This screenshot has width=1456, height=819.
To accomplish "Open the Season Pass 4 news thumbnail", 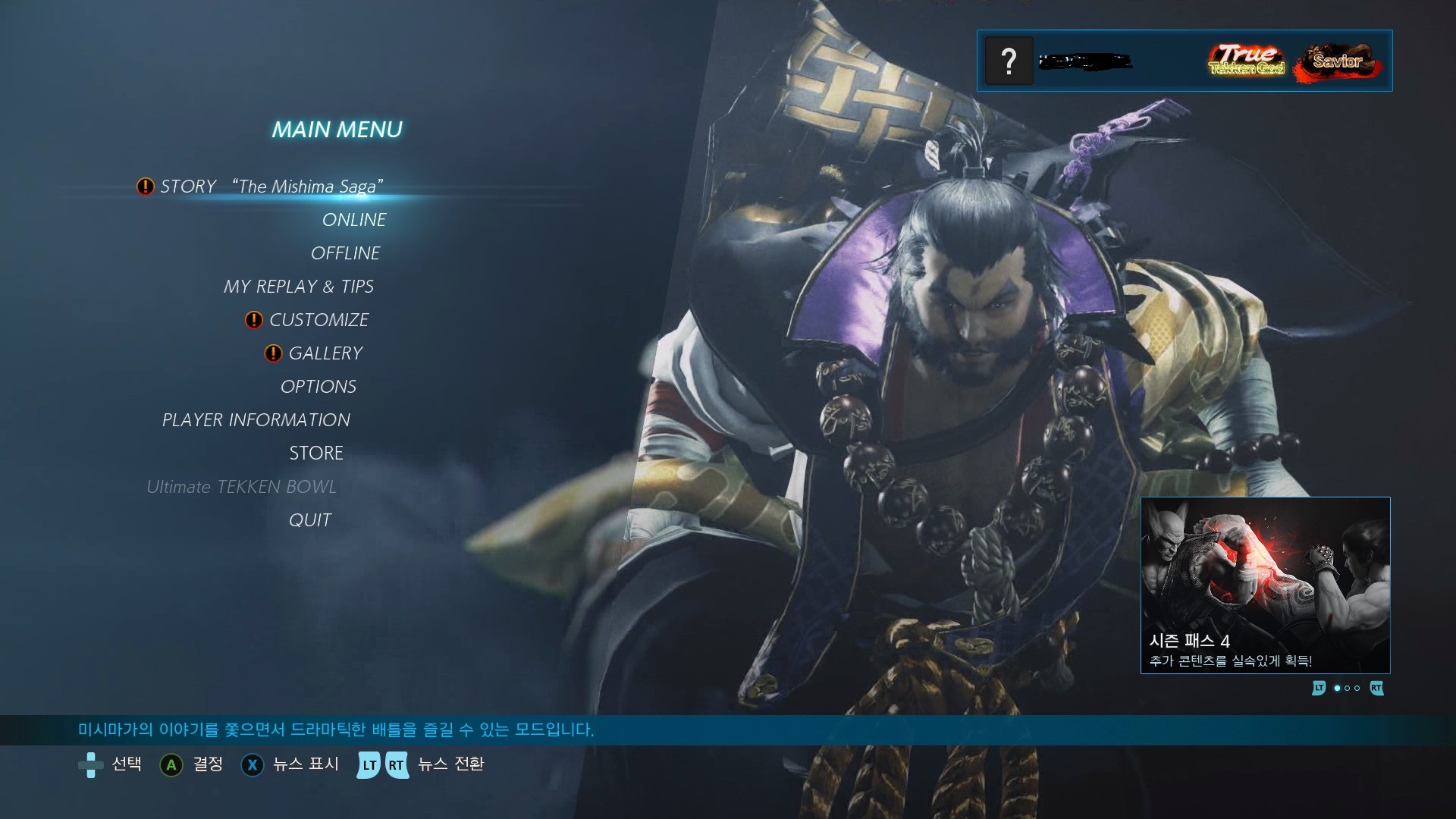I will click(x=1265, y=585).
